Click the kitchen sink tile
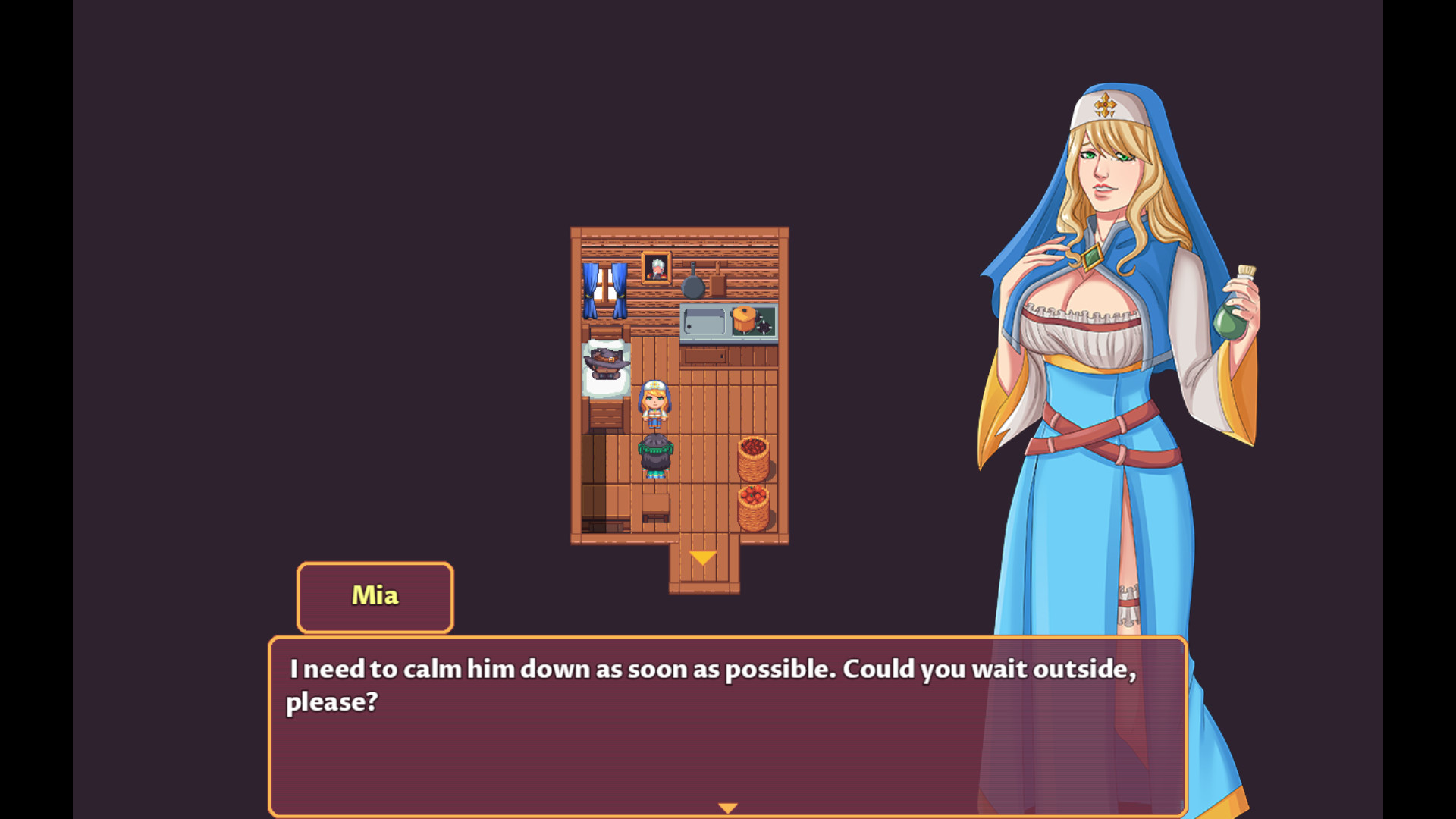This screenshot has width=1456, height=819. (x=703, y=318)
